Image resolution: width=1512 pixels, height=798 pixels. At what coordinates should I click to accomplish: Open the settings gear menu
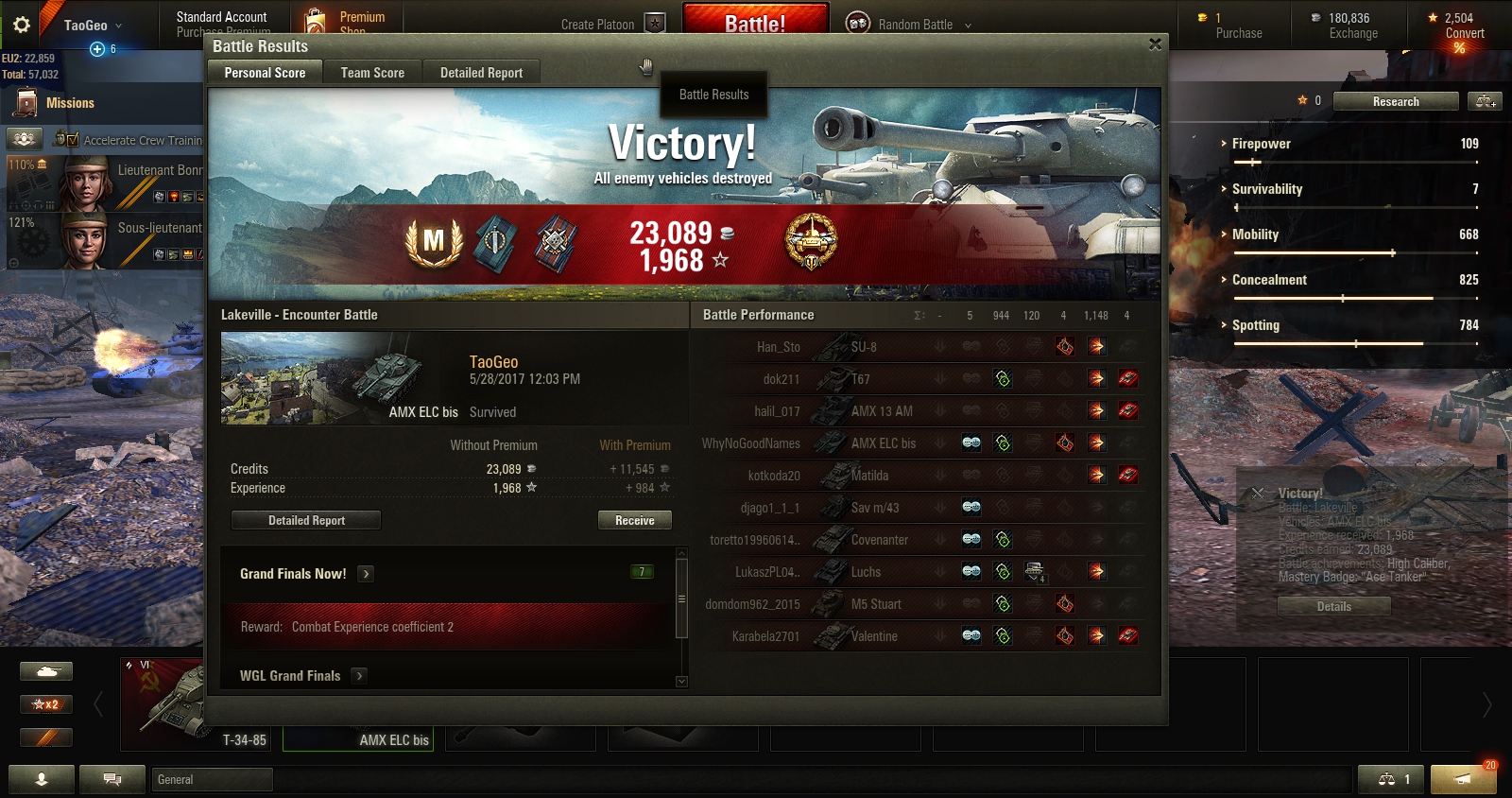[x=22, y=25]
